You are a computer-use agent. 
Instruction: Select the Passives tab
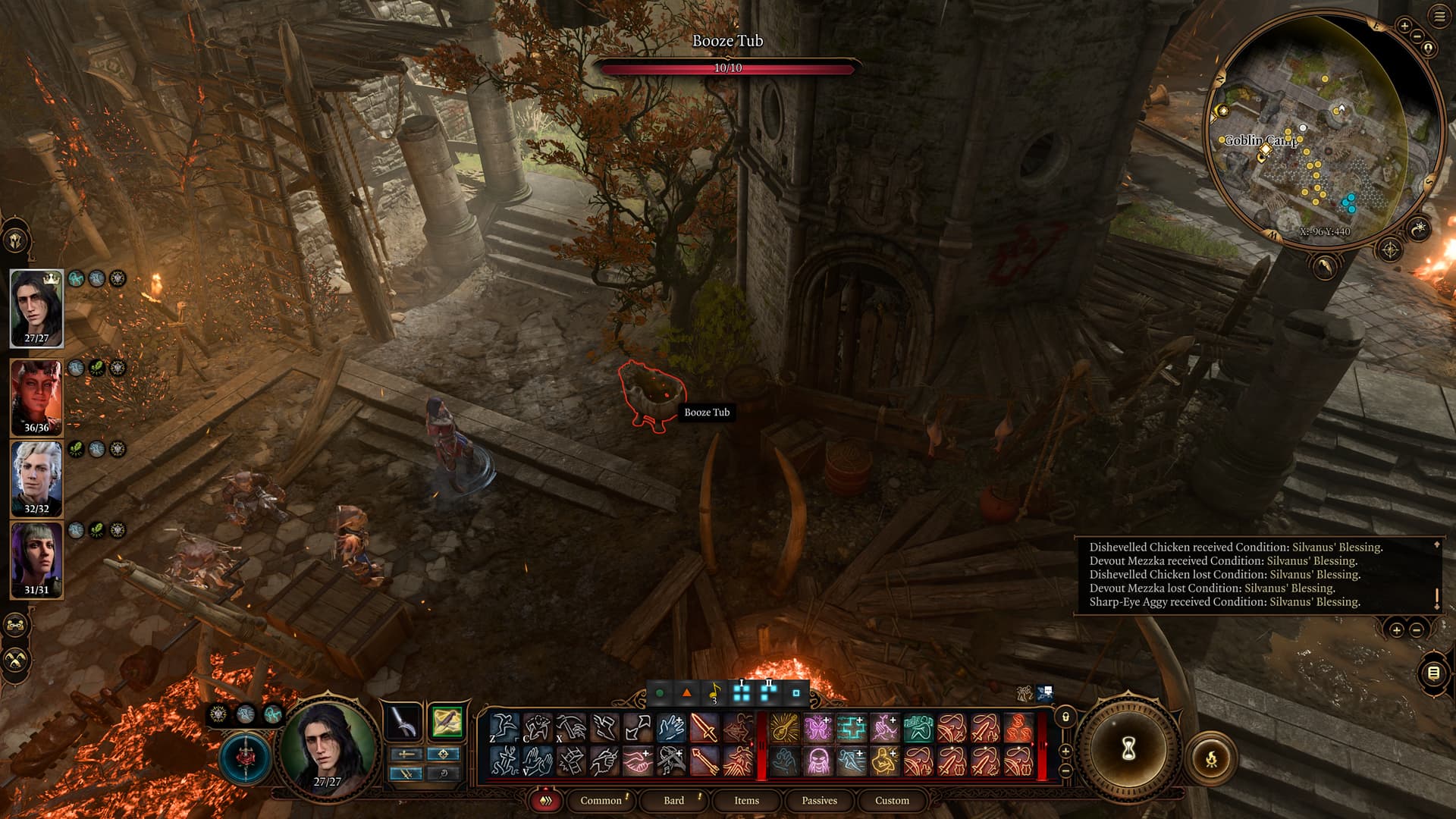coord(819,800)
